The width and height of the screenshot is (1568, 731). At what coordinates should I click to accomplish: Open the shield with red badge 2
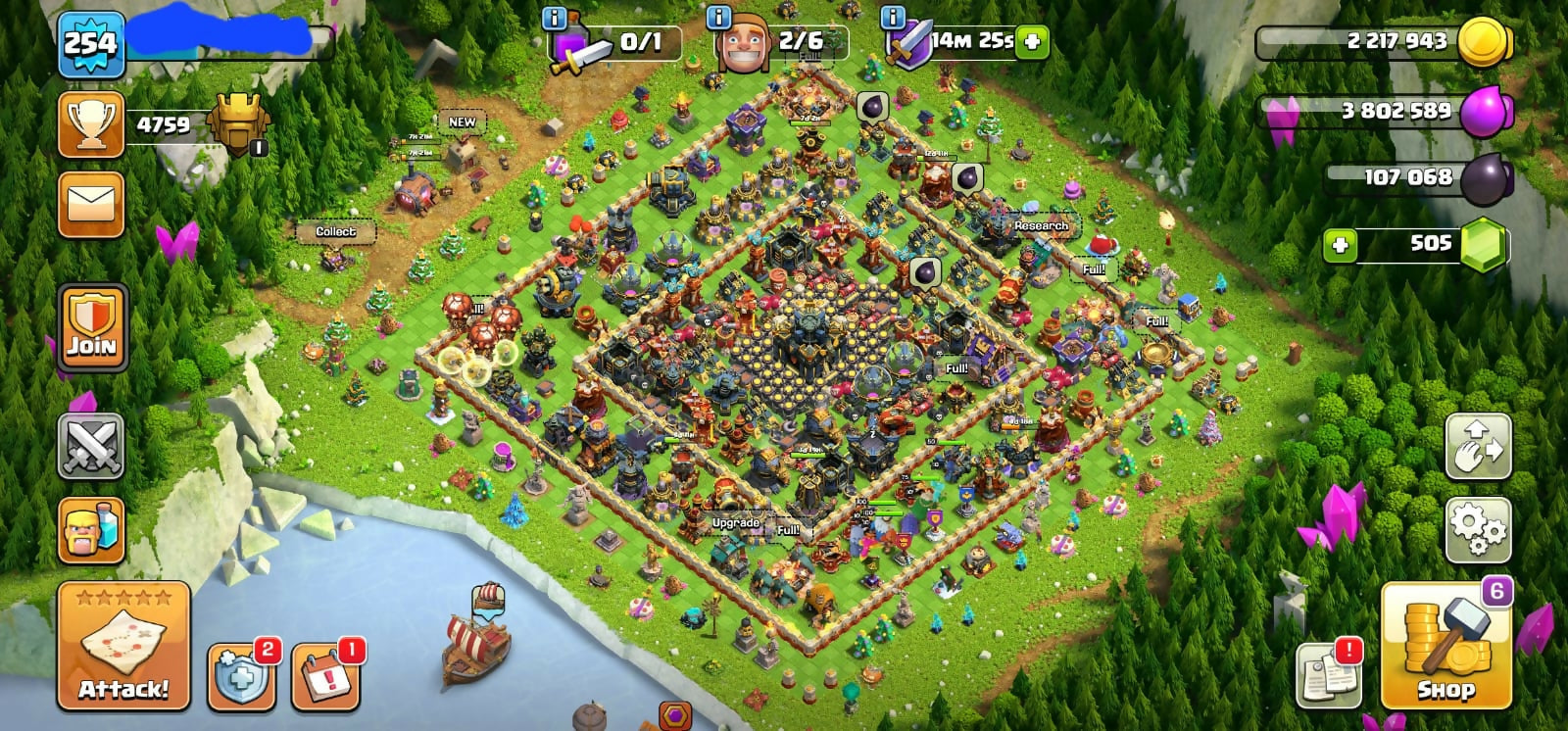click(x=241, y=675)
